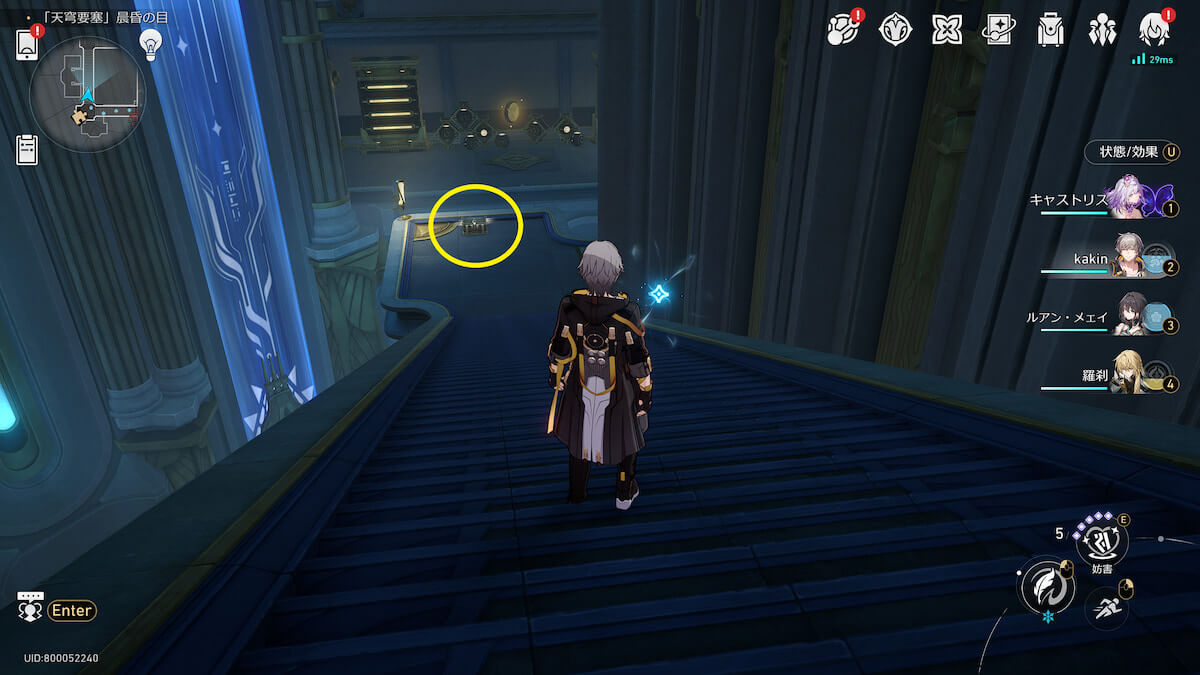Open the Warp star card icon
Image resolution: width=1200 pixels, height=675 pixels.
point(999,30)
